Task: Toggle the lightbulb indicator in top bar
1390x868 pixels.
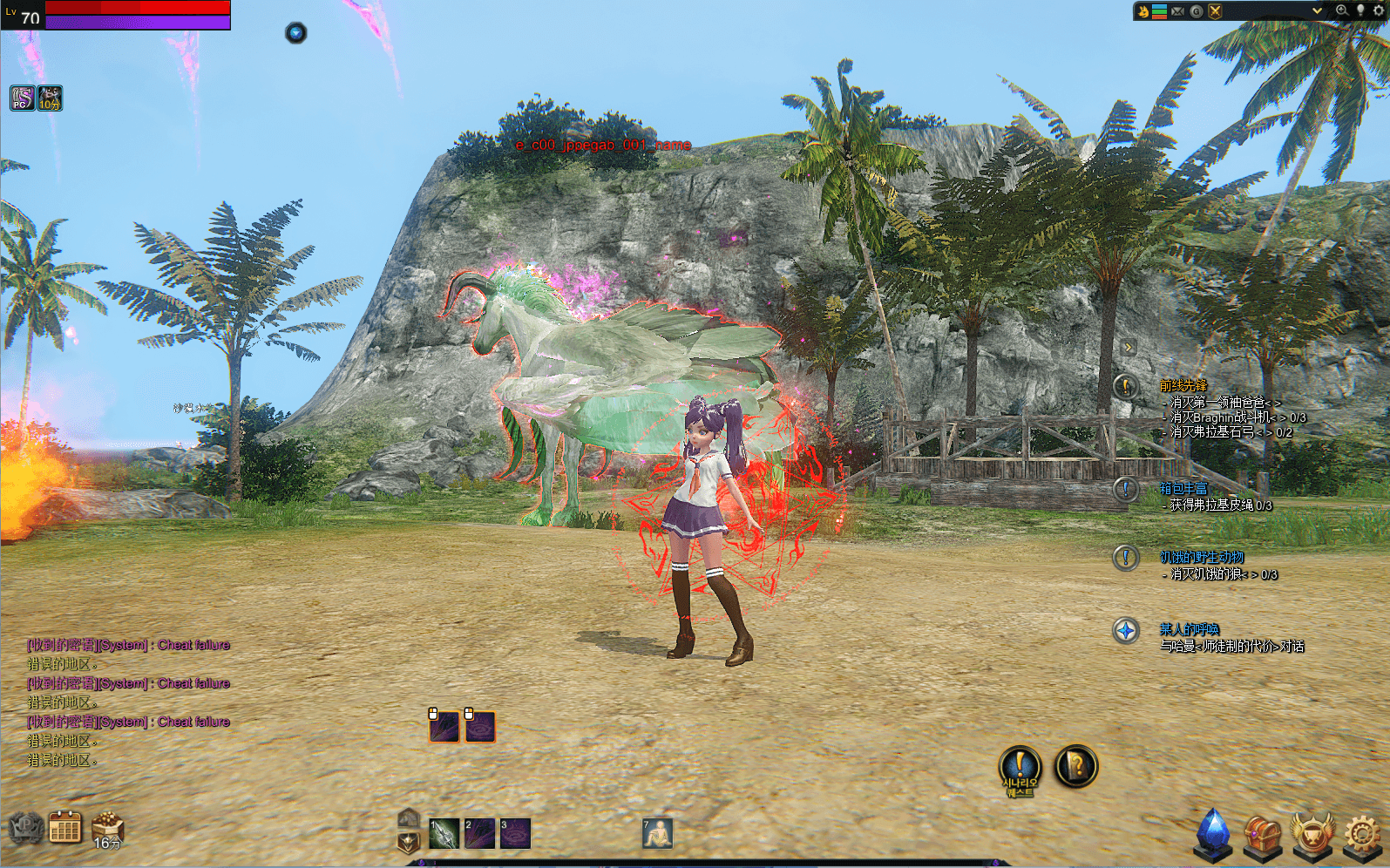Action: [x=1360, y=10]
